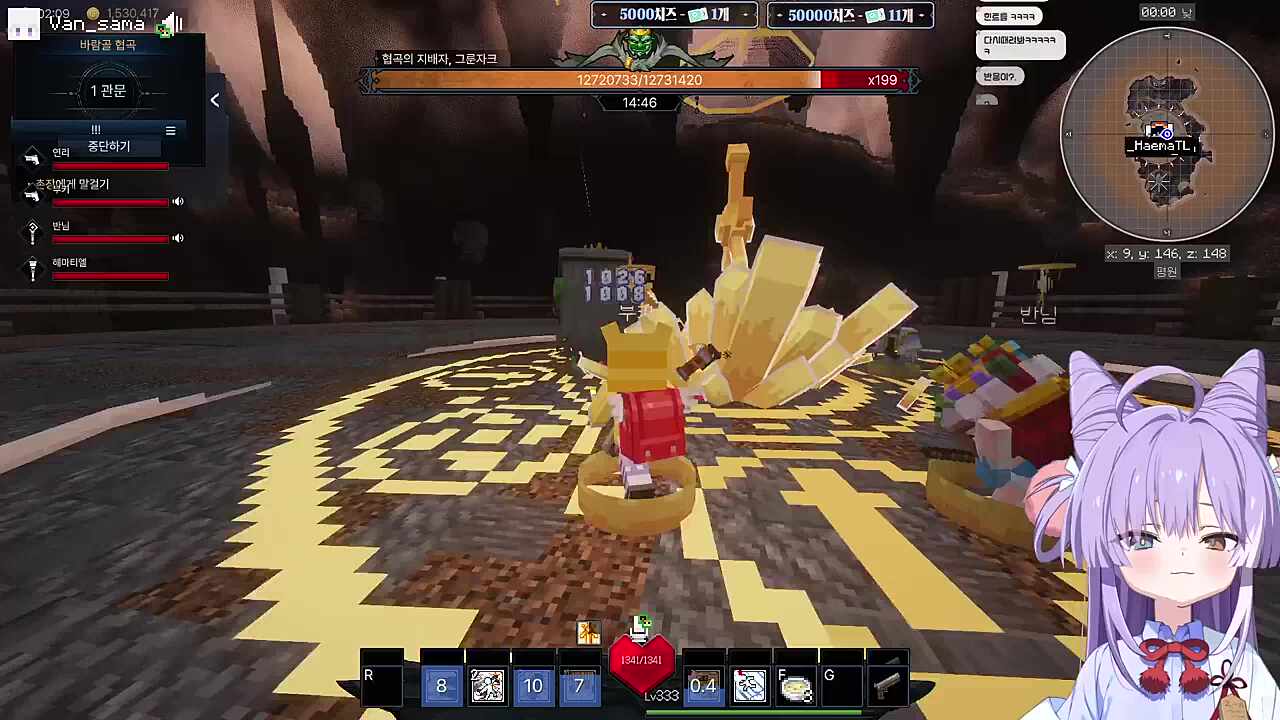Activate the skill on cooldown showing 0.4
The height and width of the screenshot is (720, 1280).
703,686
